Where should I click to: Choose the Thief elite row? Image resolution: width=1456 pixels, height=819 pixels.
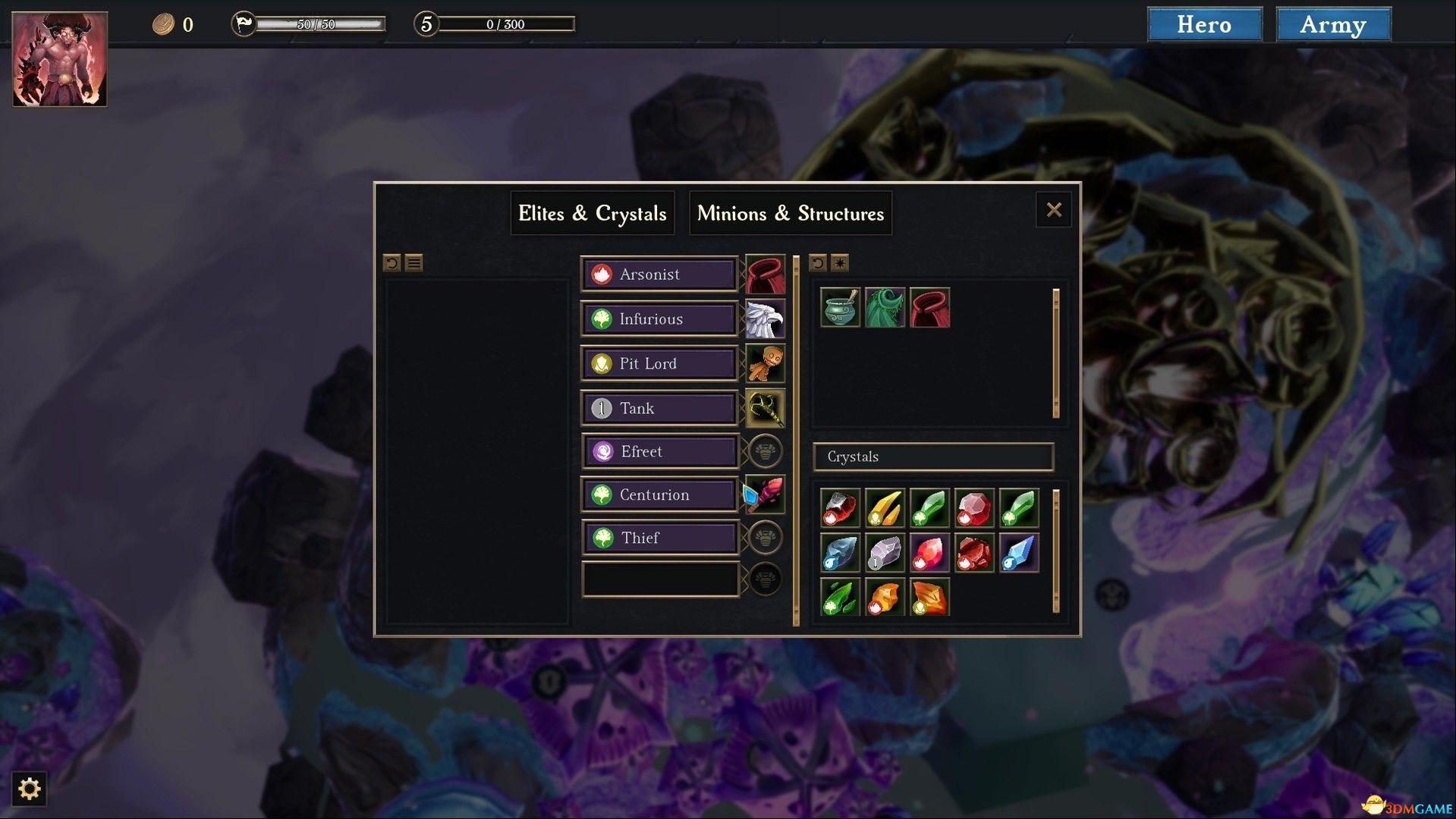pyautogui.click(x=659, y=538)
